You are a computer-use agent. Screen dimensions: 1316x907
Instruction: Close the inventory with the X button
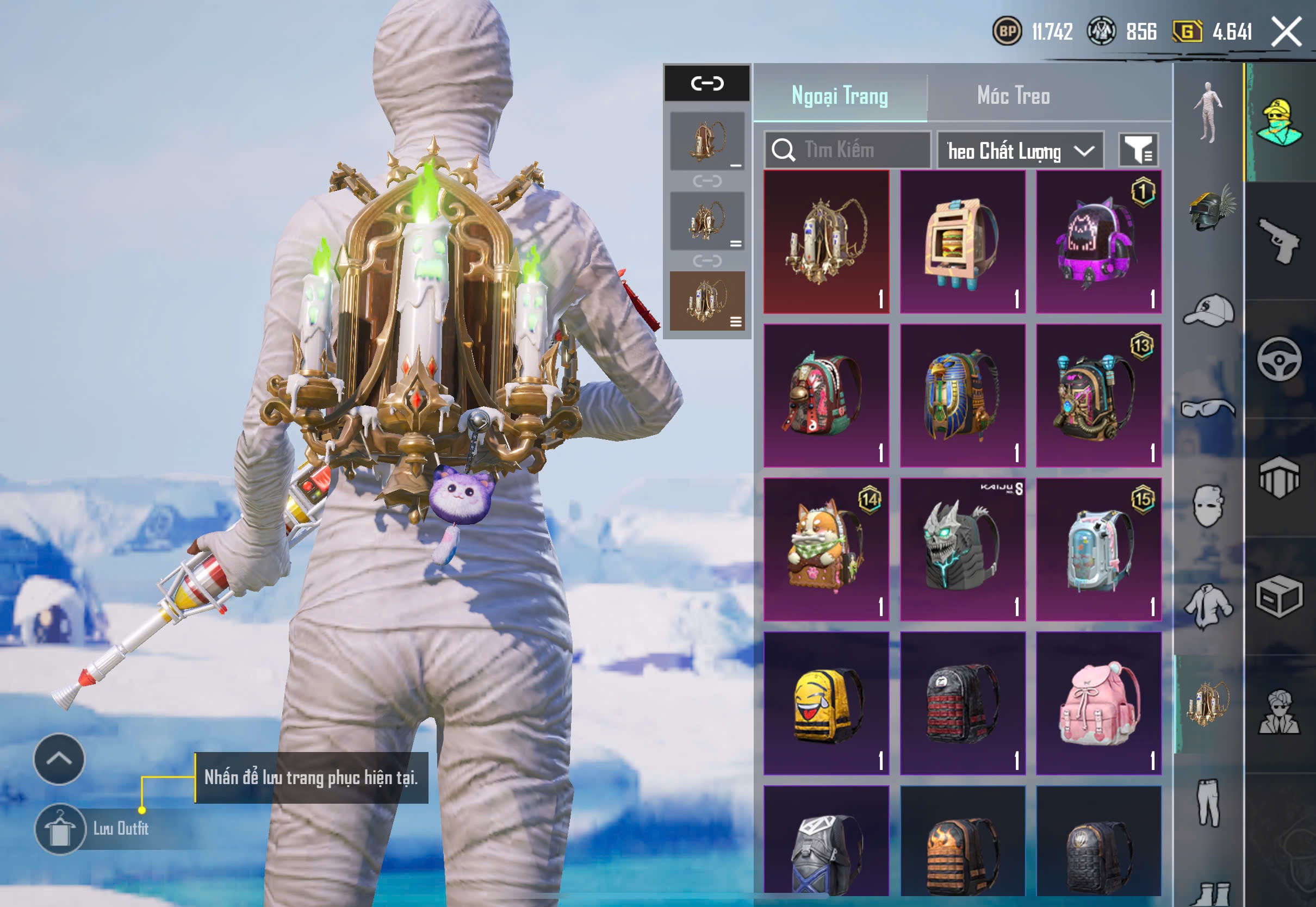pyautogui.click(x=1287, y=31)
